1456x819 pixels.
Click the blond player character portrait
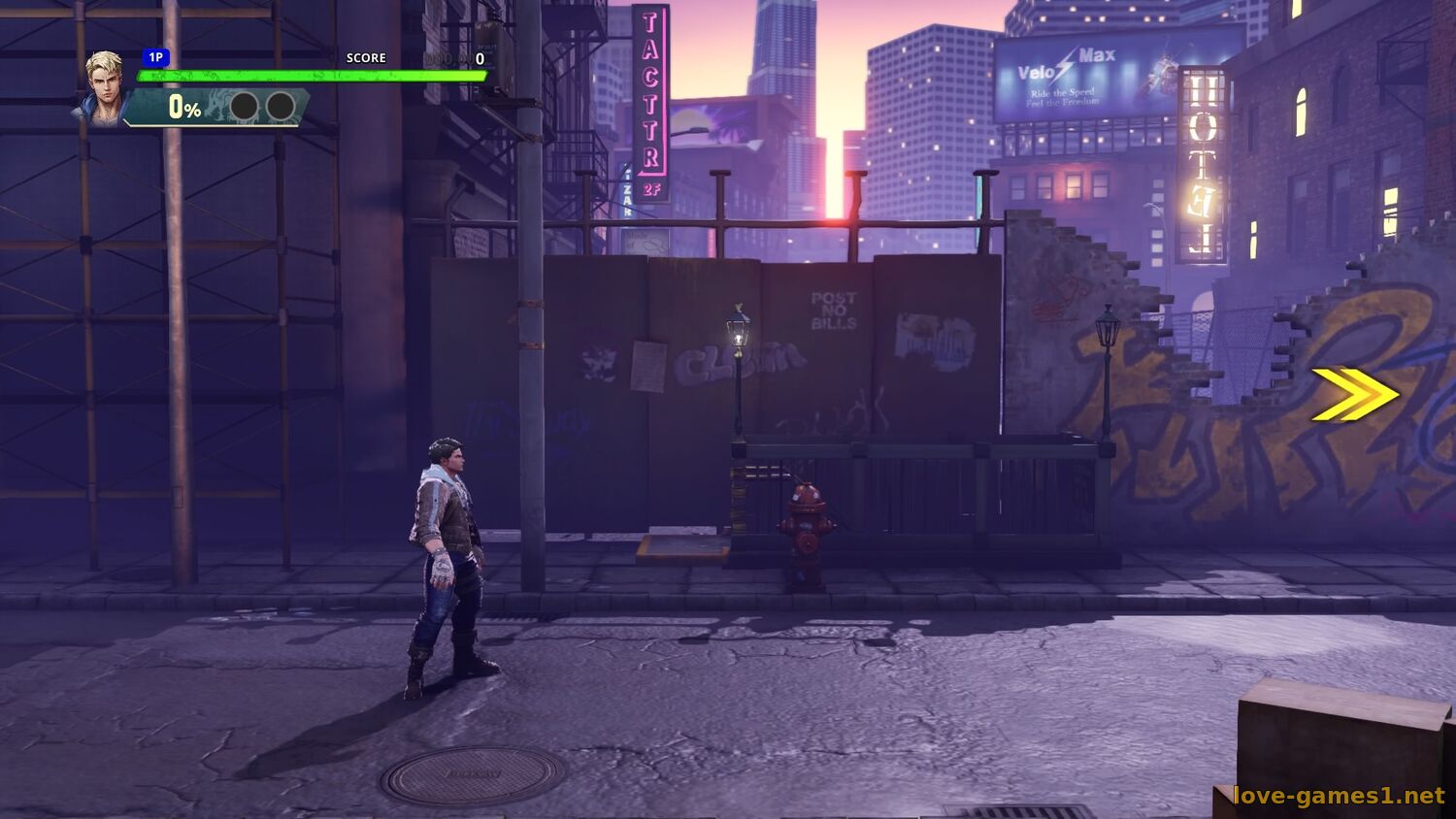pyautogui.click(x=104, y=86)
